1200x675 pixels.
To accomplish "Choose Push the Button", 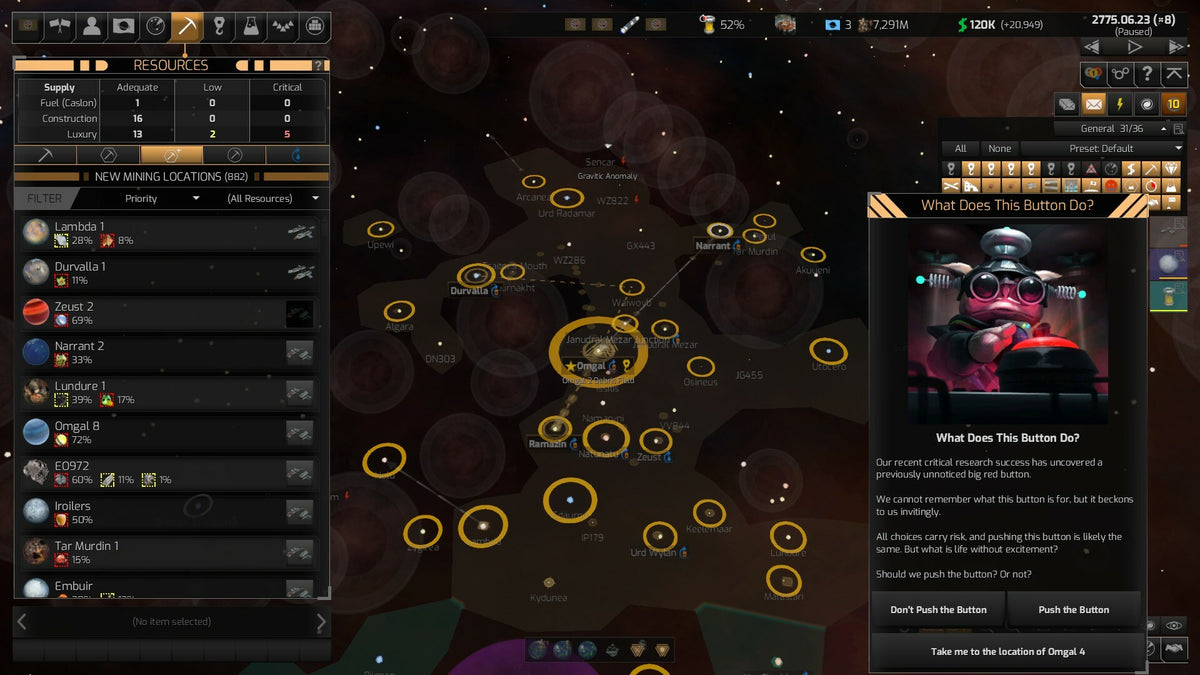I will (x=1073, y=609).
